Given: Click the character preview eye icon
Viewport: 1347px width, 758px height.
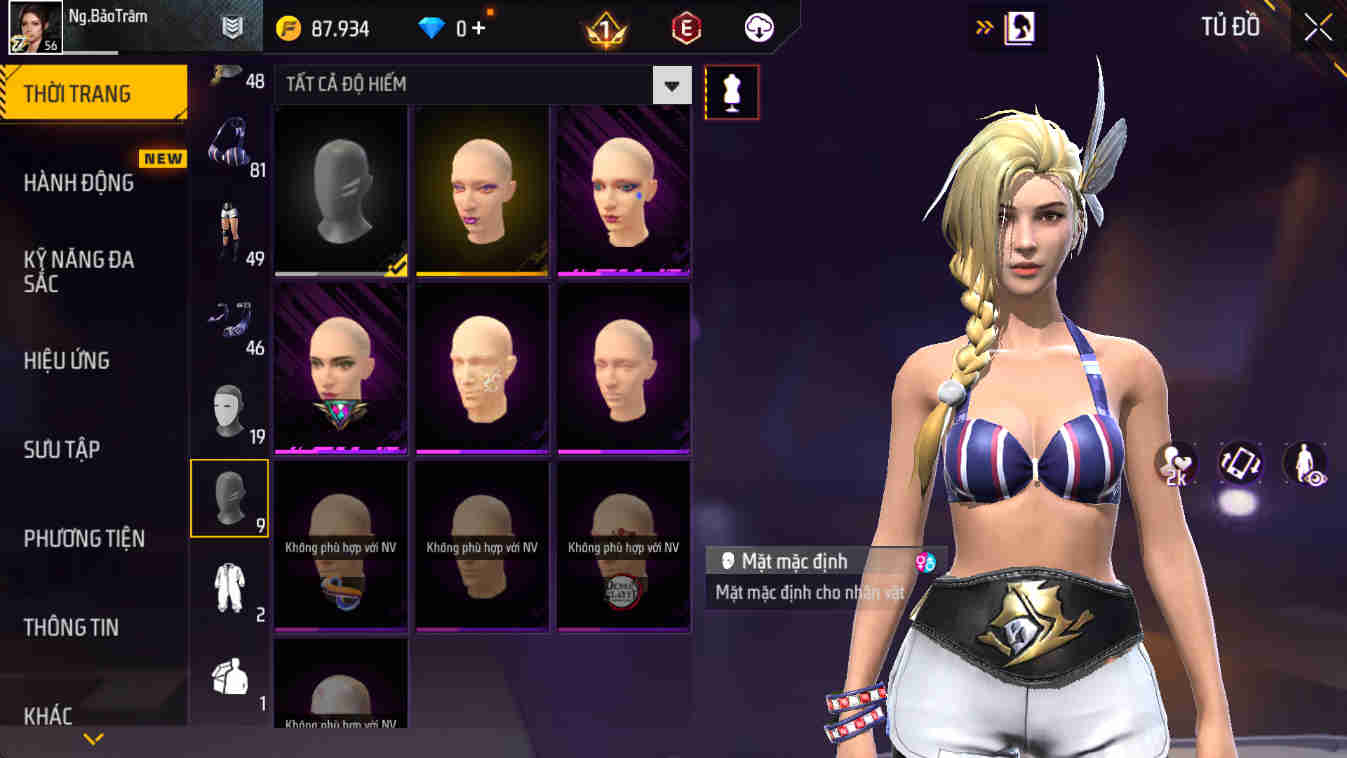Looking at the screenshot, I should [1304, 462].
